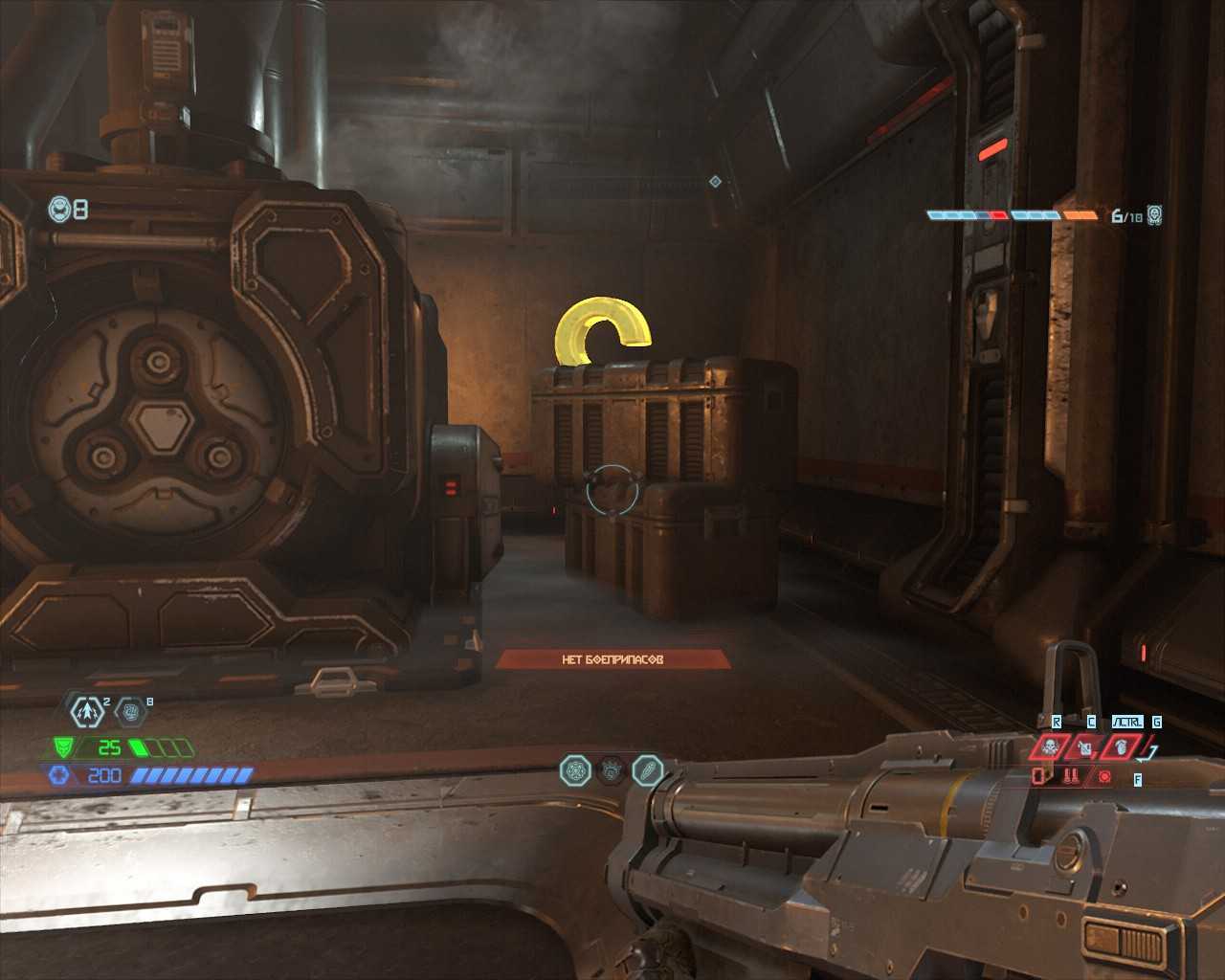
Task: Activate the fuel canister equipment slot
Action: (1085, 746)
